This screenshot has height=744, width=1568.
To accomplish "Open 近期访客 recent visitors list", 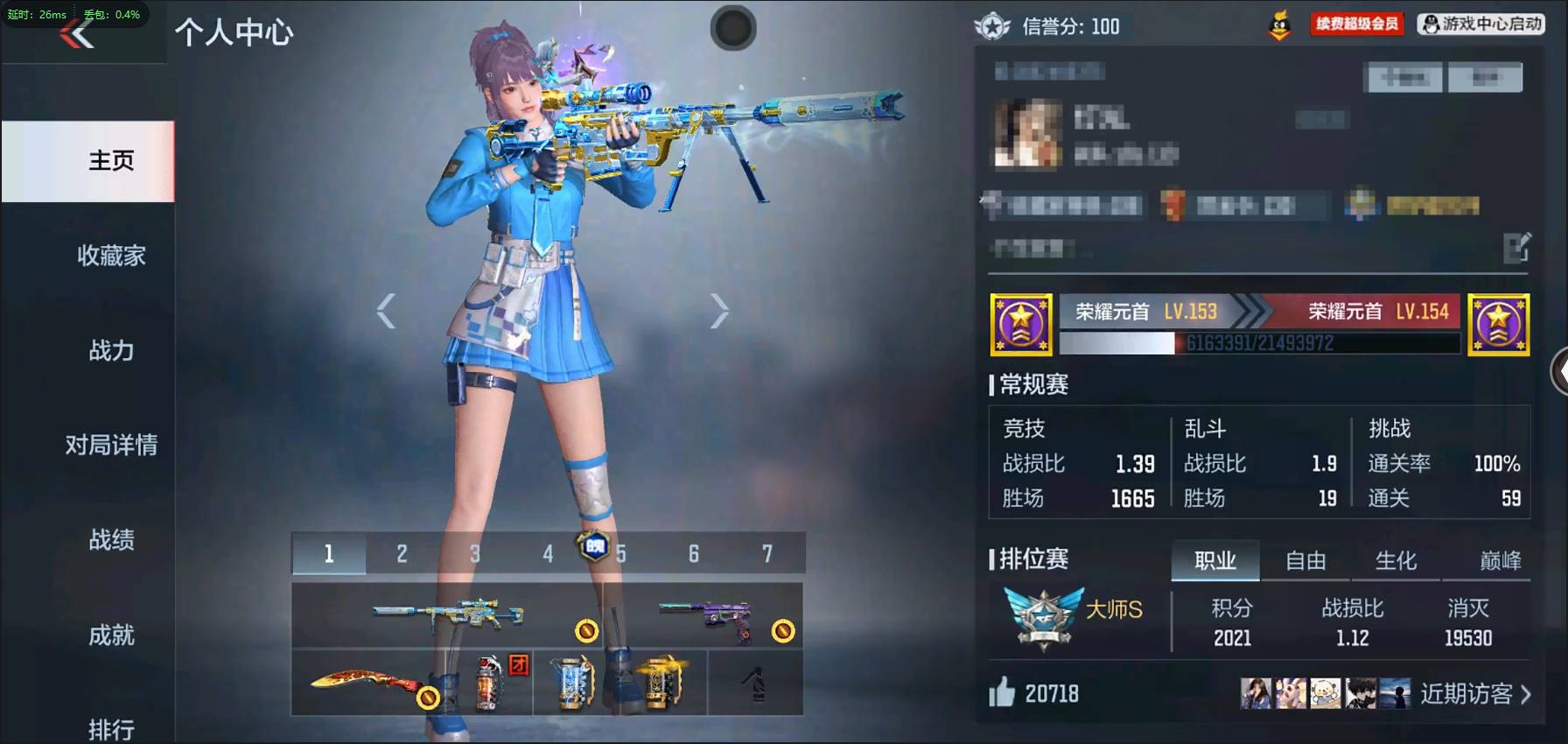I will coord(1474,694).
